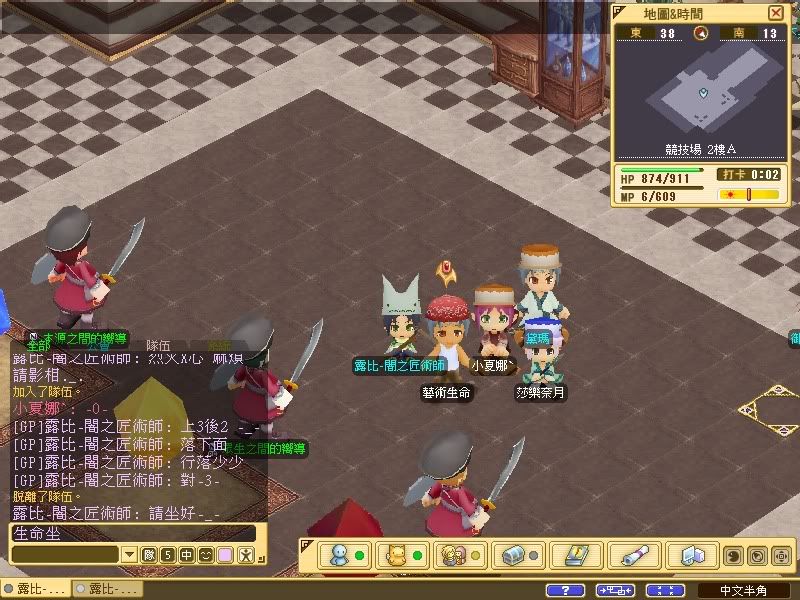The height and width of the screenshot is (600, 800).
Task: Switch to the 全部 chat tab
Action: [39, 345]
